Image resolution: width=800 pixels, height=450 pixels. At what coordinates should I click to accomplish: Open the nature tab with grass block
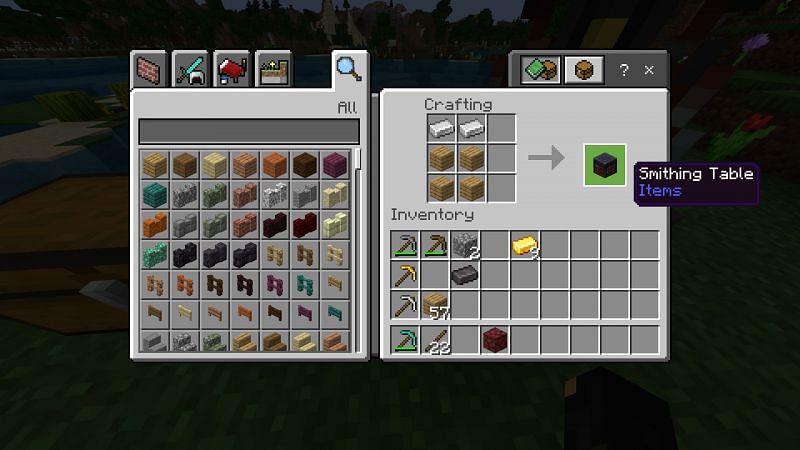click(272, 70)
